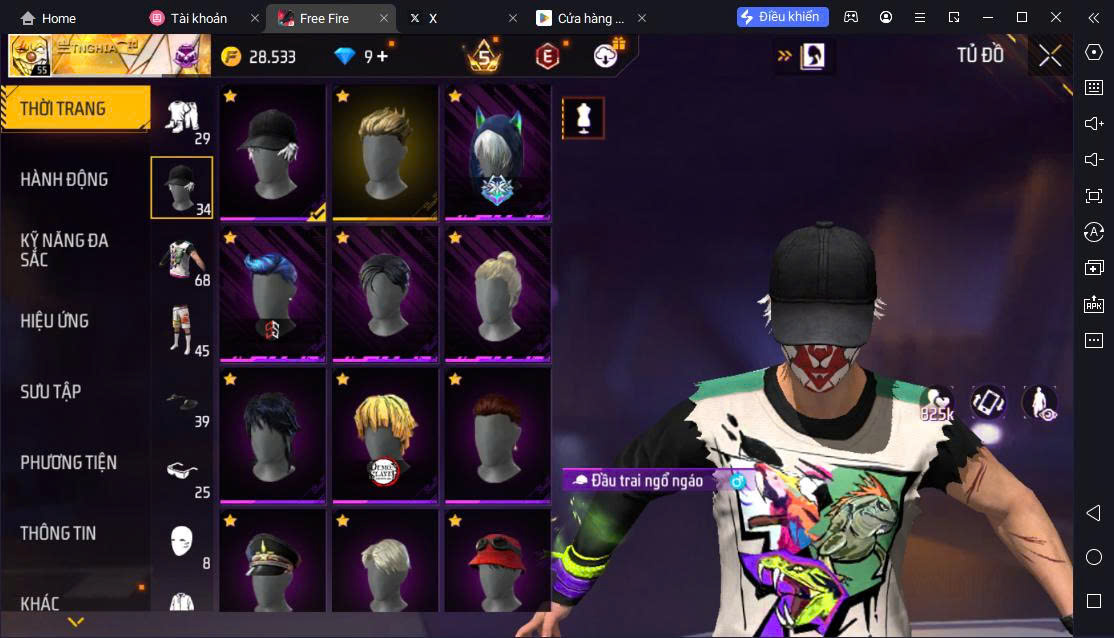Choose the black cap with white hair
This screenshot has width=1114, height=638.
(x=273, y=152)
